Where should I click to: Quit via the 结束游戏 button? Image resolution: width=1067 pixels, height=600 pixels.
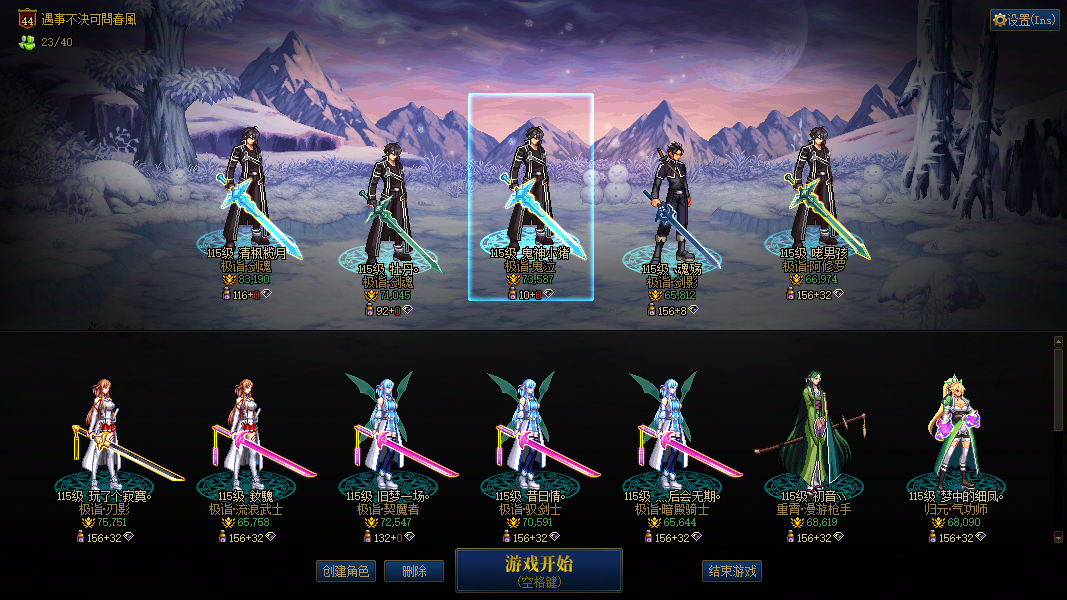pyautogui.click(x=732, y=571)
